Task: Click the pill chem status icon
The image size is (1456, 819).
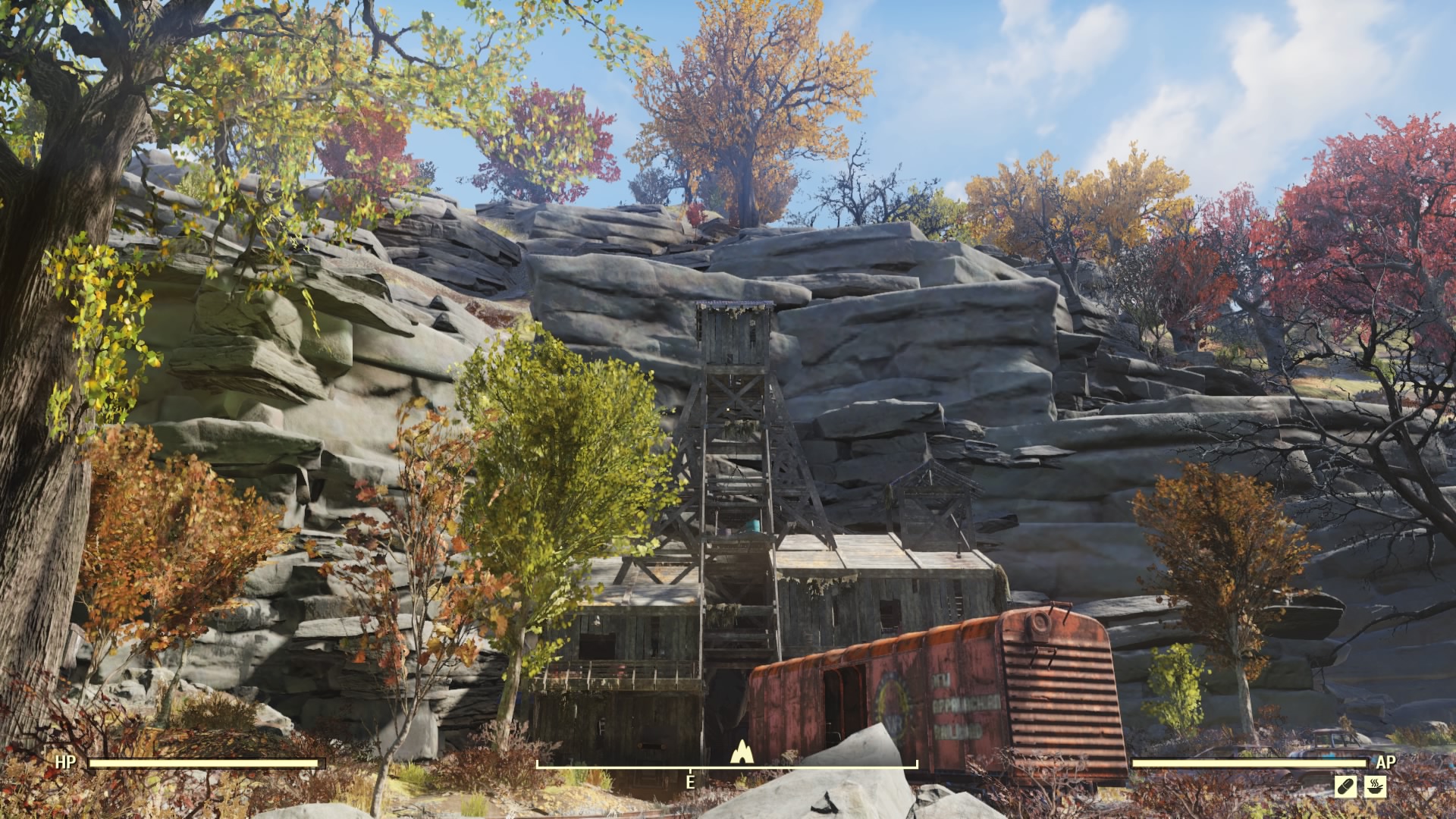Action: point(1345,786)
